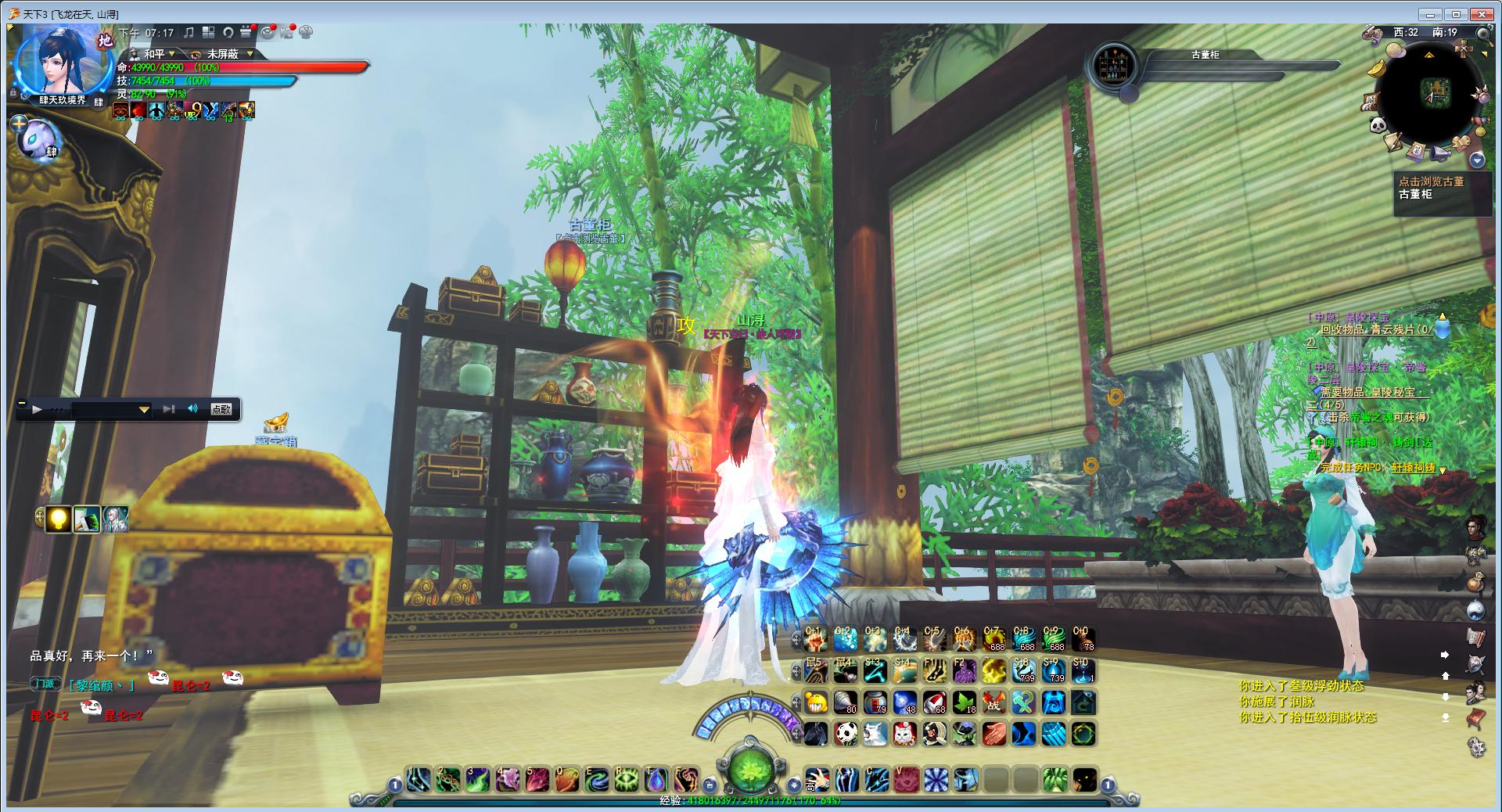Image resolution: width=1502 pixels, height=812 pixels.
Task: Use the grinning yellow emoji hotbar slot
Action: (x=816, y=702)
